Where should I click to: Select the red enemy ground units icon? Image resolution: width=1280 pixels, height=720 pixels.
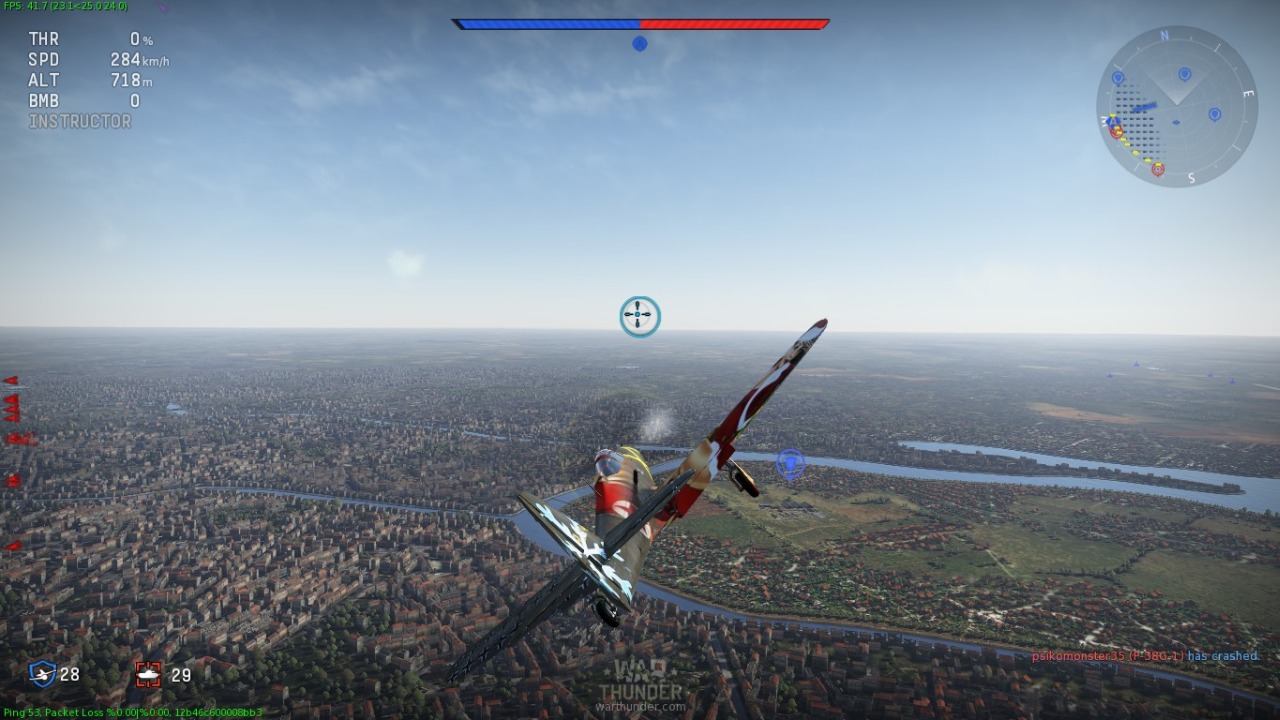148,675
